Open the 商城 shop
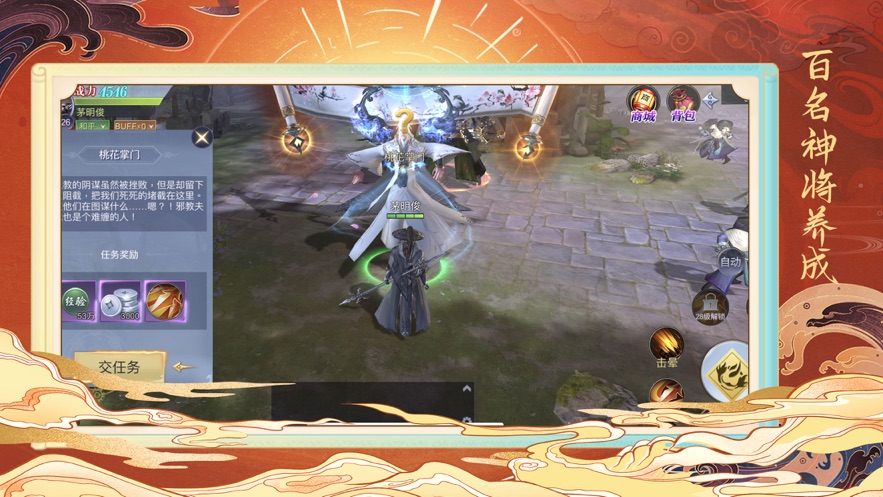This screenshot has height=497, width=883. coord(642,101)
